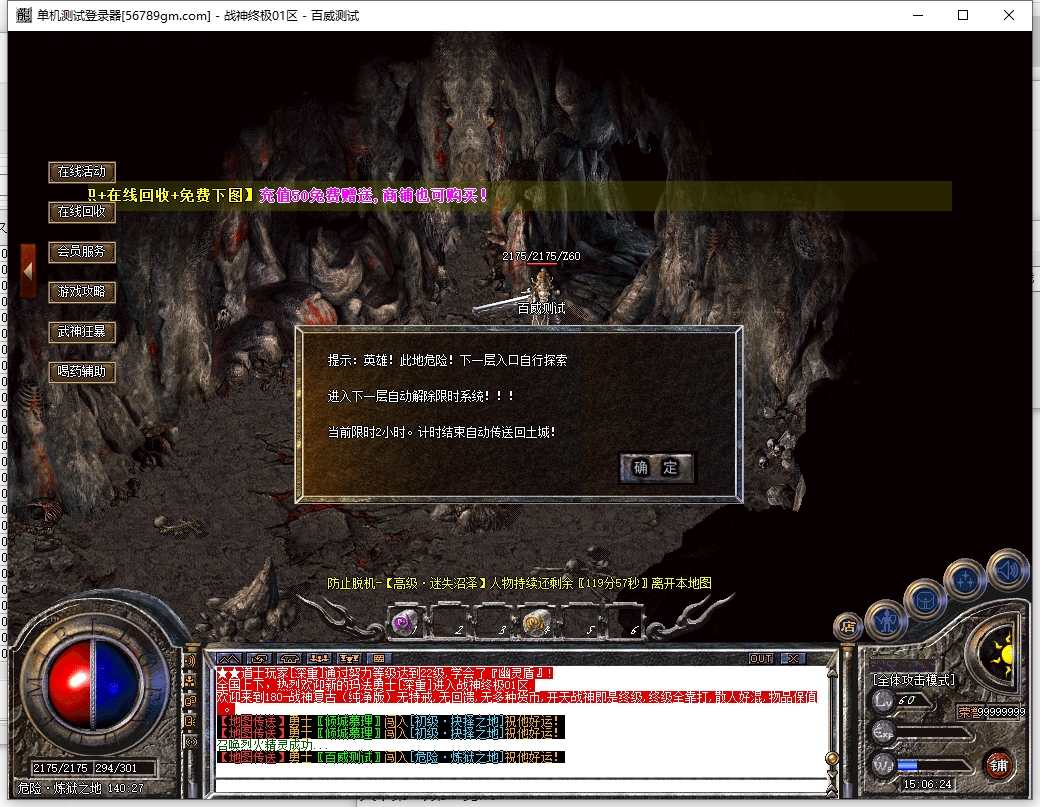Open the 在线回收 menu
The height and width of the screenshot is (807, 1040).
(x=82, y=212)
